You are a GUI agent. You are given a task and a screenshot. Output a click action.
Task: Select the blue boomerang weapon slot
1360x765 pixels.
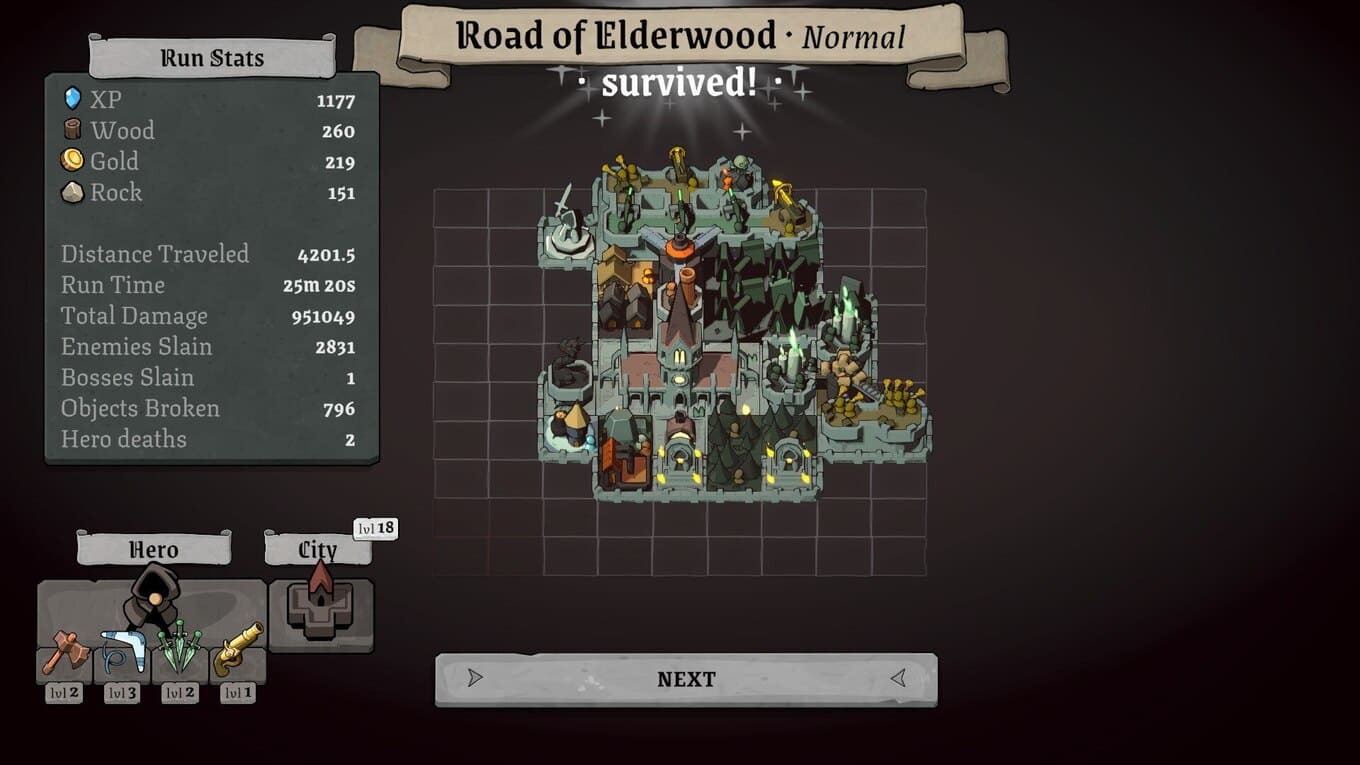pyautogui.click(x=123, y=652)
